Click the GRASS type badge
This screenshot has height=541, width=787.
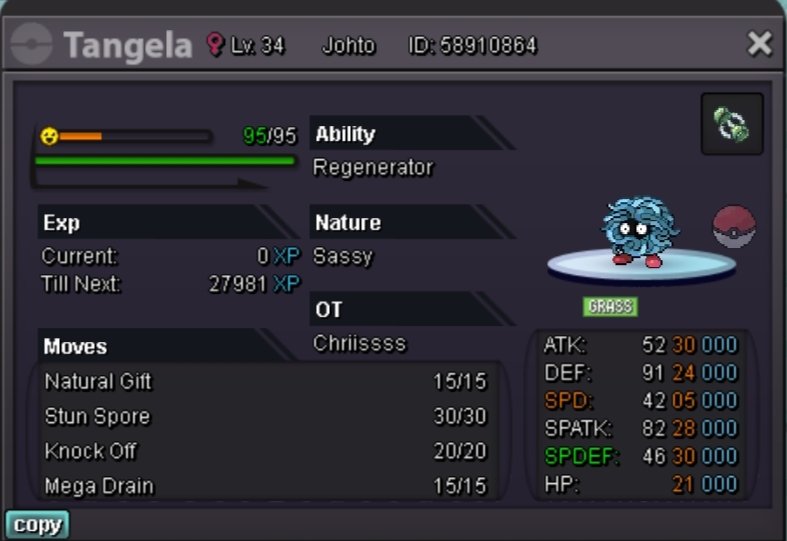(x=610, y=306)
